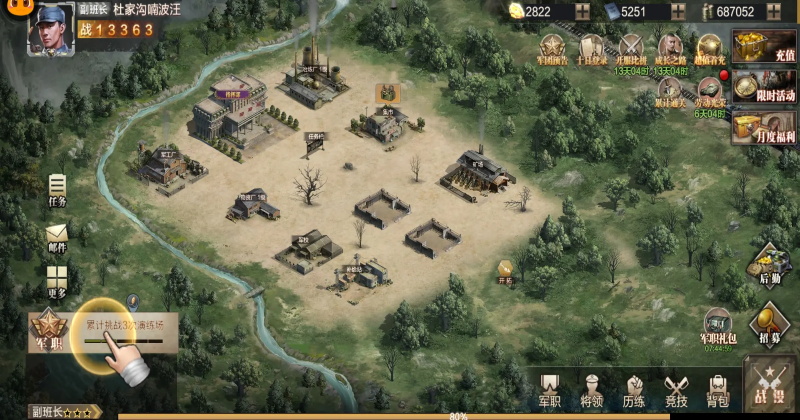Screen dimensions: 800x420
Task: Open the 背包 backpack inventory
Action: pos(718,390)
